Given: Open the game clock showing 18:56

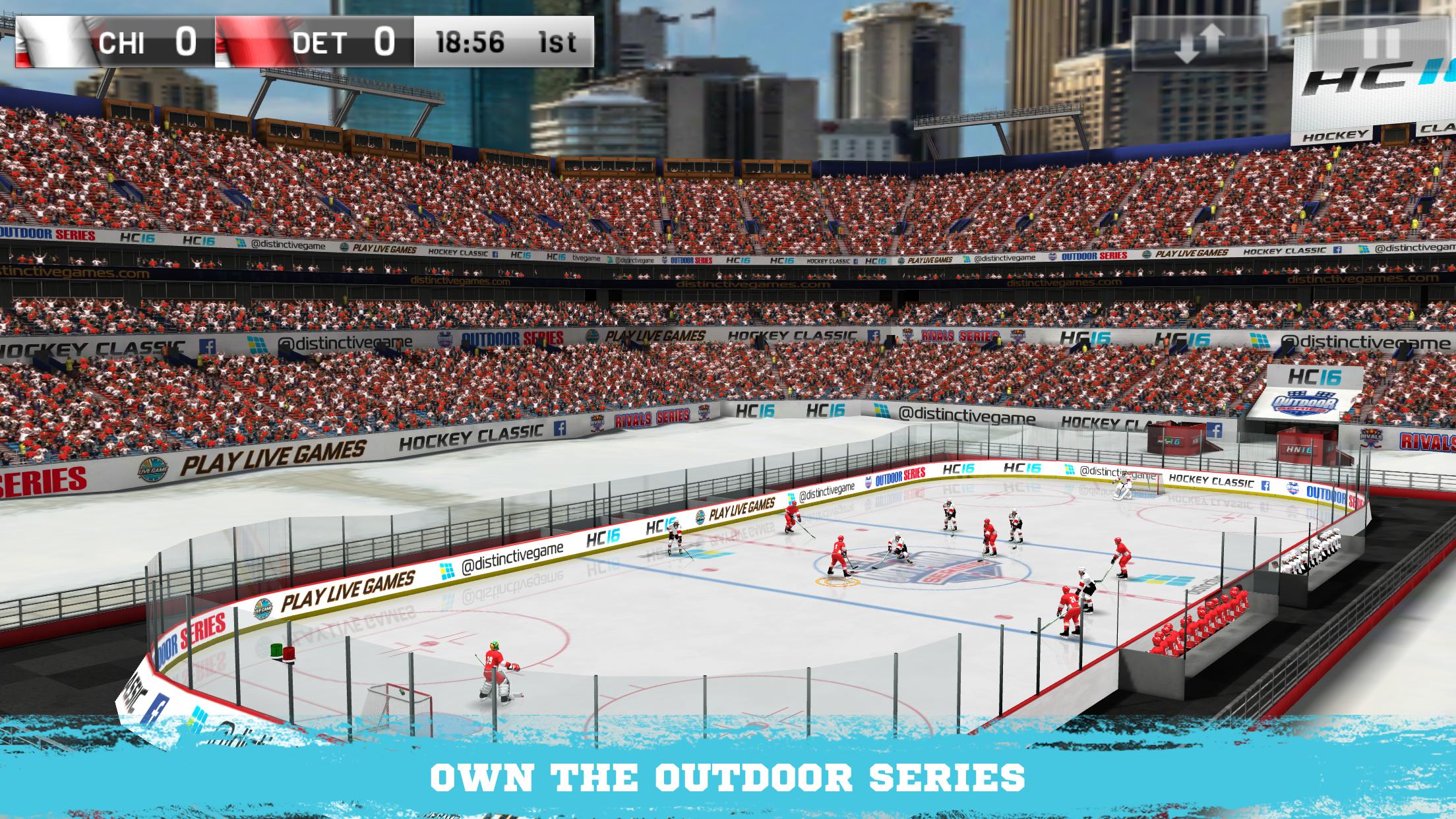Looking at the screenshot, I should [470, 43].
